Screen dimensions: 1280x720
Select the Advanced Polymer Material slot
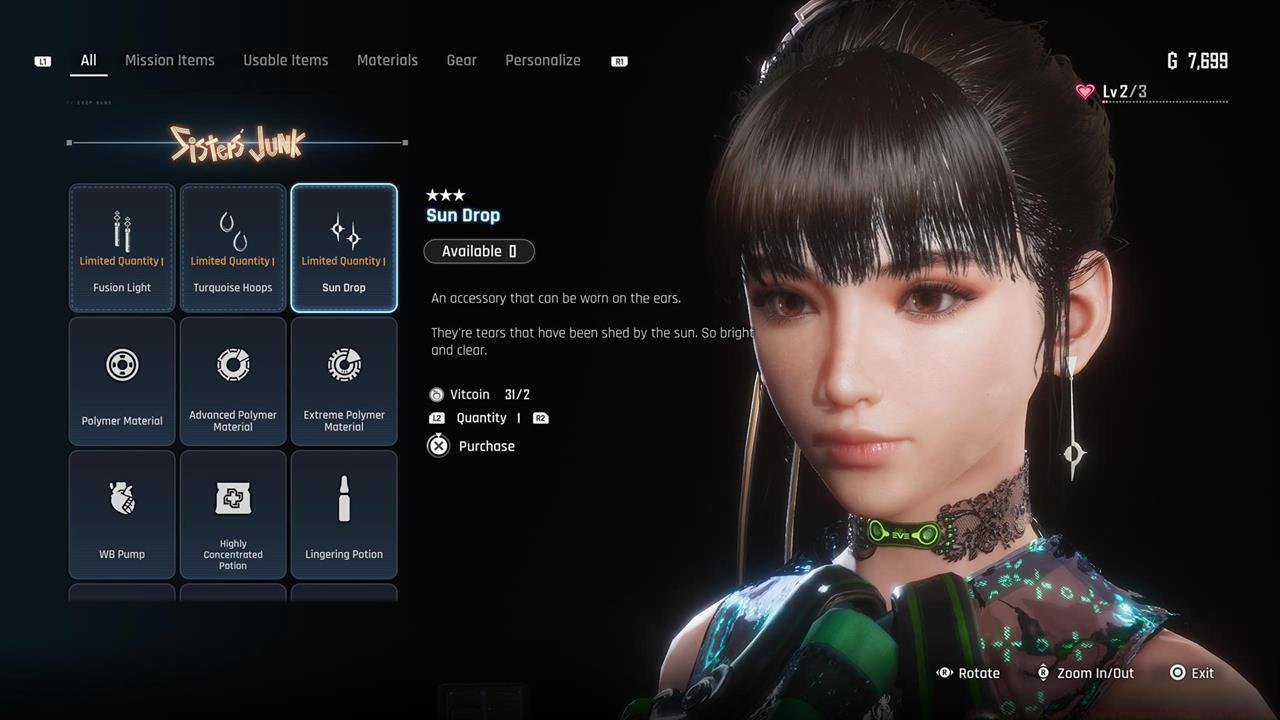[233, 381]
